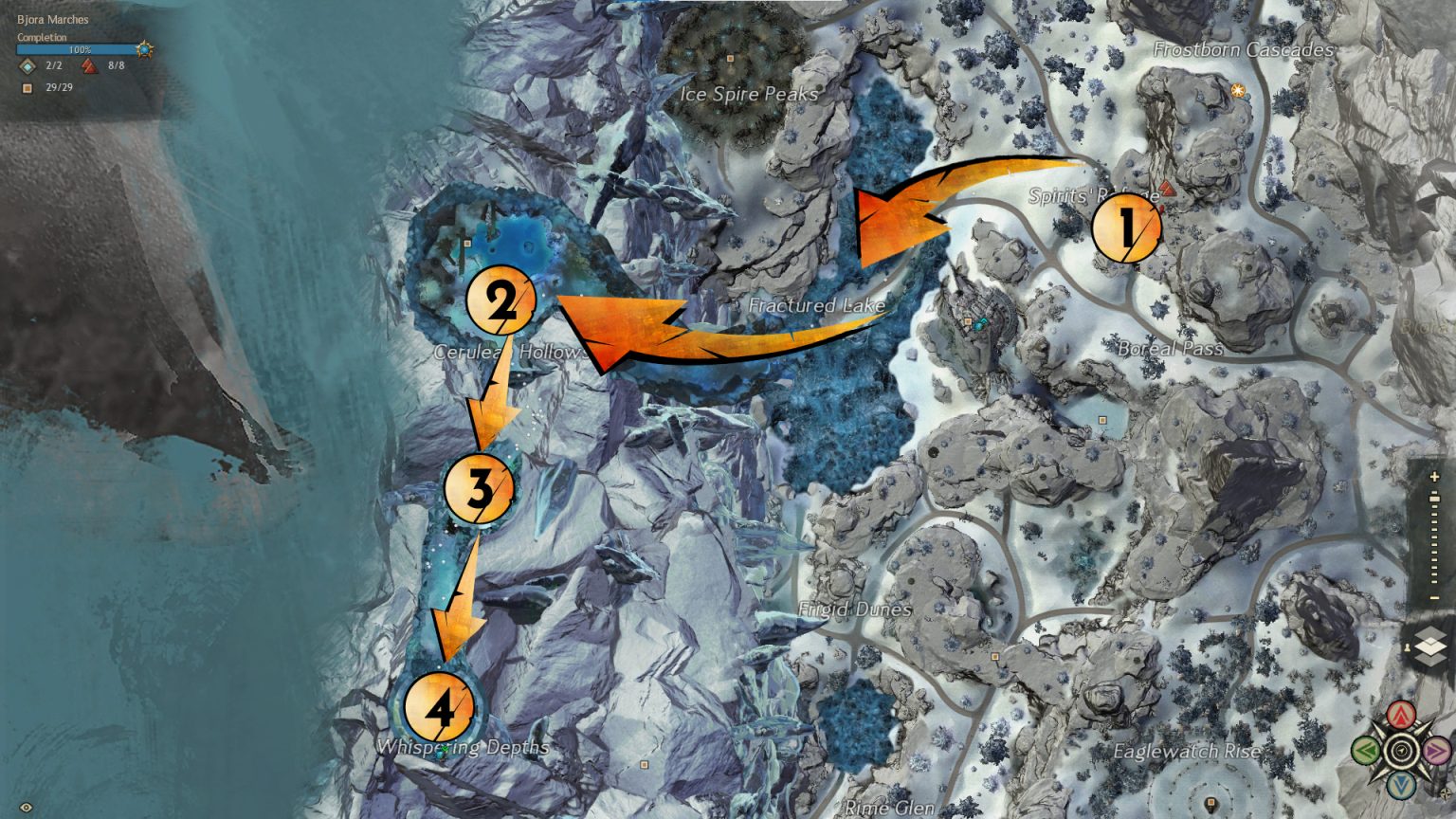Click the green west arrow on the compass
Screen dimensions: 1456x819
click(1365, 749)
